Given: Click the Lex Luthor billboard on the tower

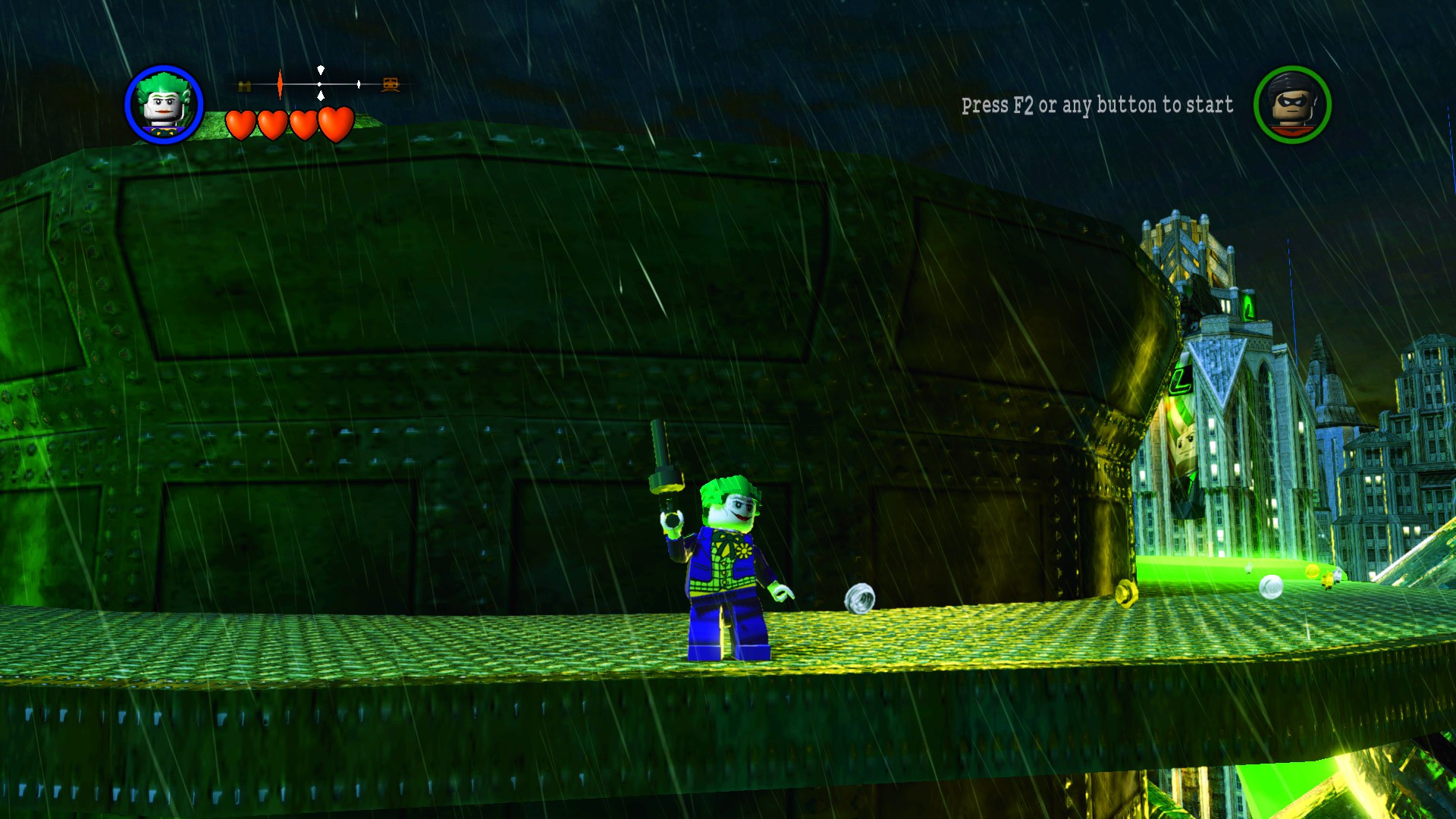Looking at the screenshot, I should coord(1183,441).
